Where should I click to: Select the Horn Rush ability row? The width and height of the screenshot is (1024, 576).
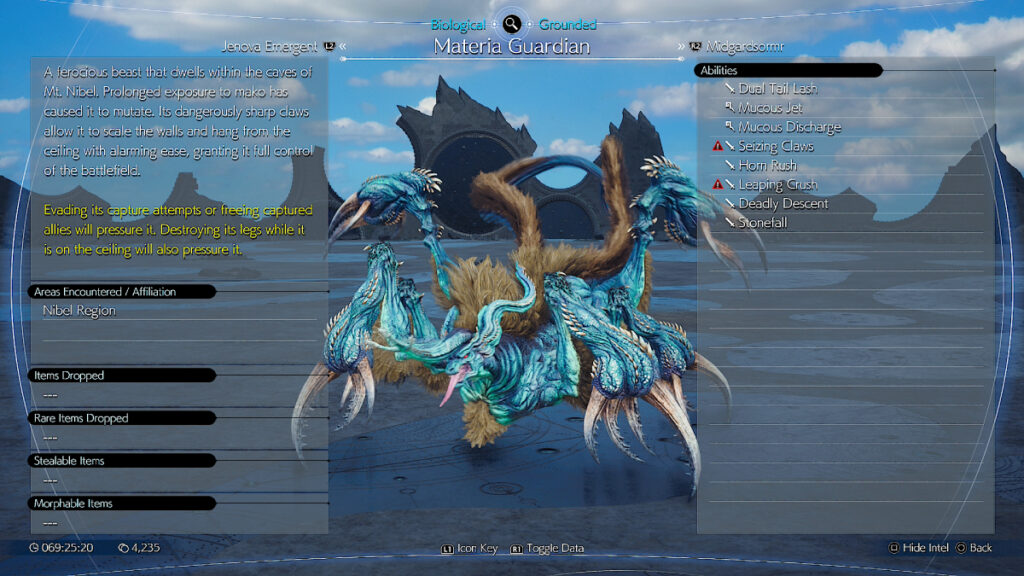tap(768, 165)
